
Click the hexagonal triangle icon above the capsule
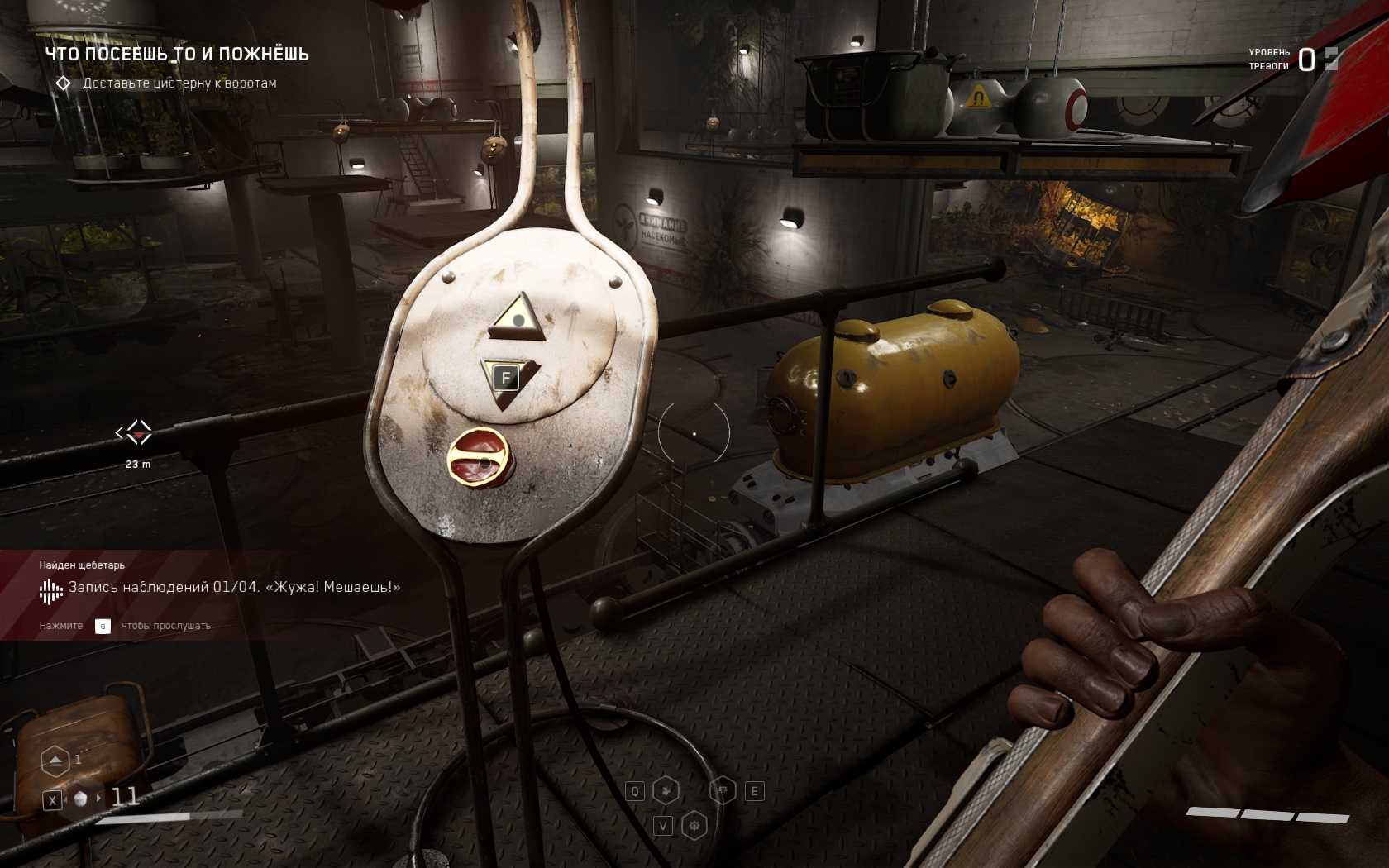(55, 760)
